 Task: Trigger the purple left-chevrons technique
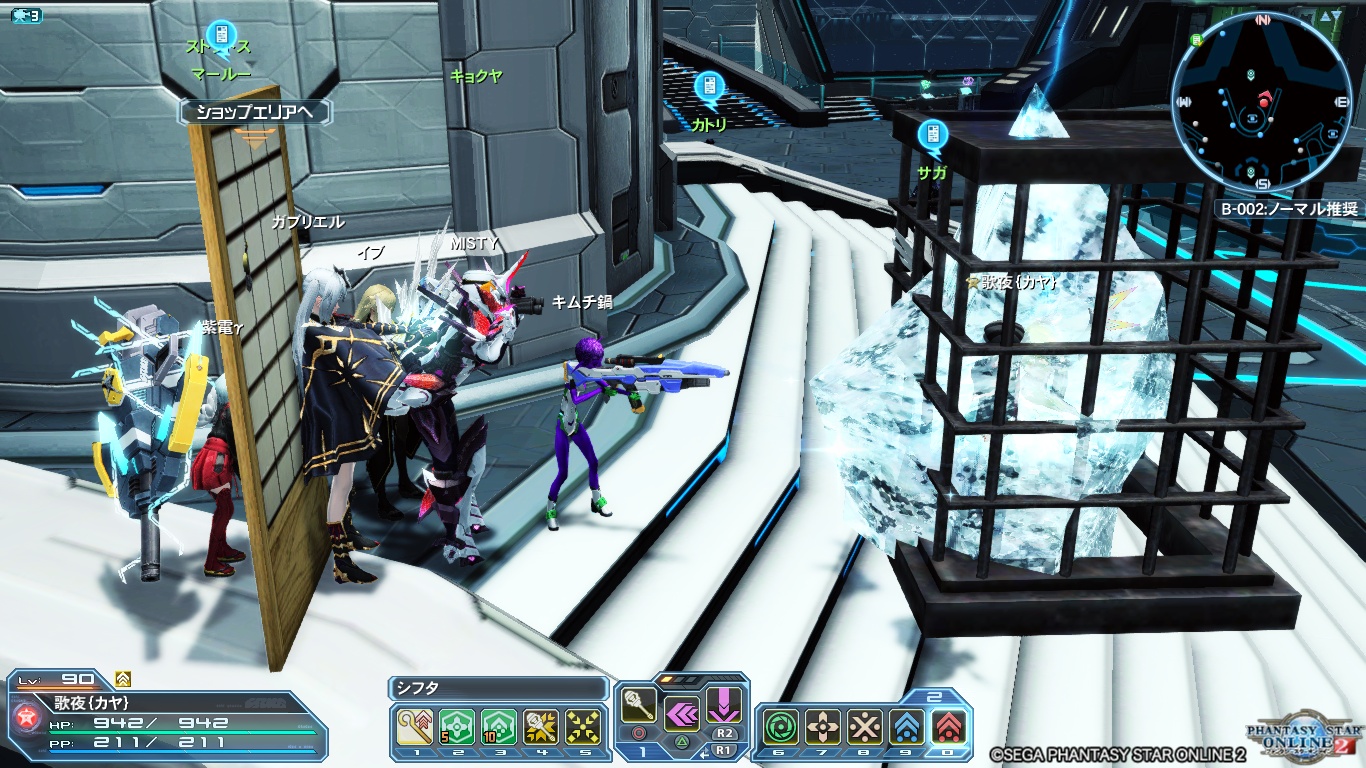[681, 714]
